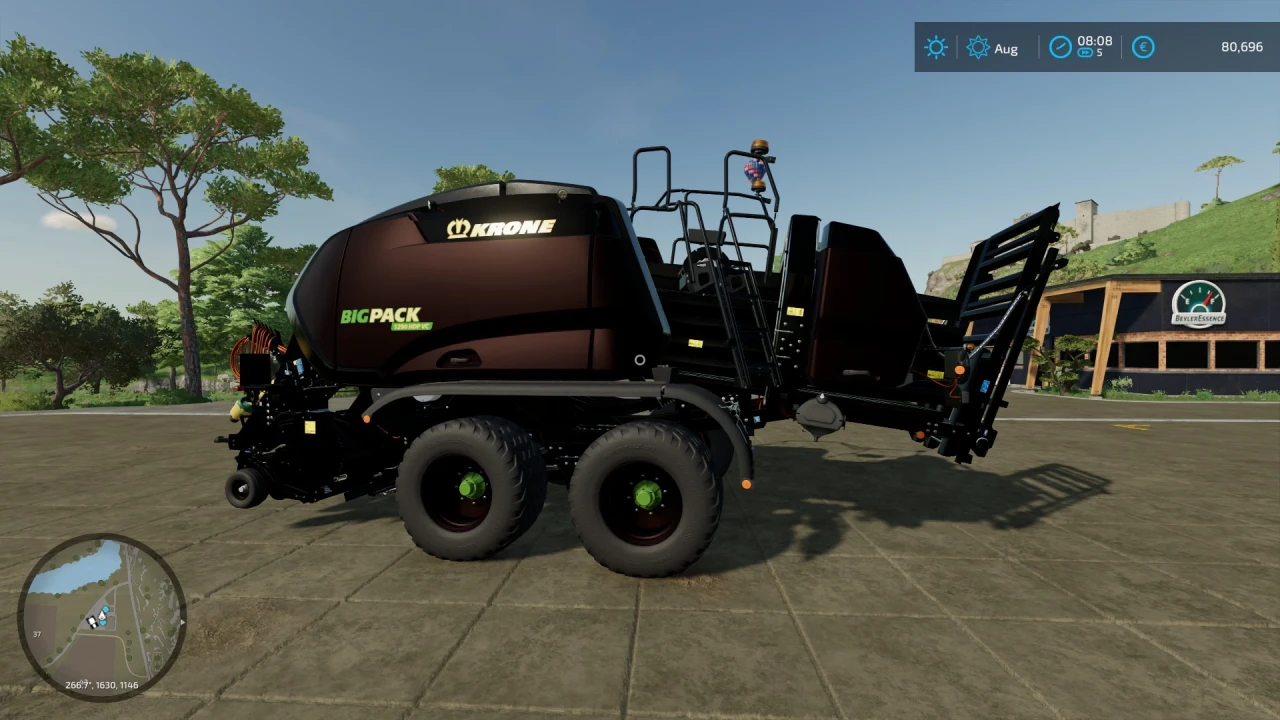The height and width of the screenshot is (720, 1280).
Task: Click the BIGPACK decal on the baler
Action: [381, 316]
